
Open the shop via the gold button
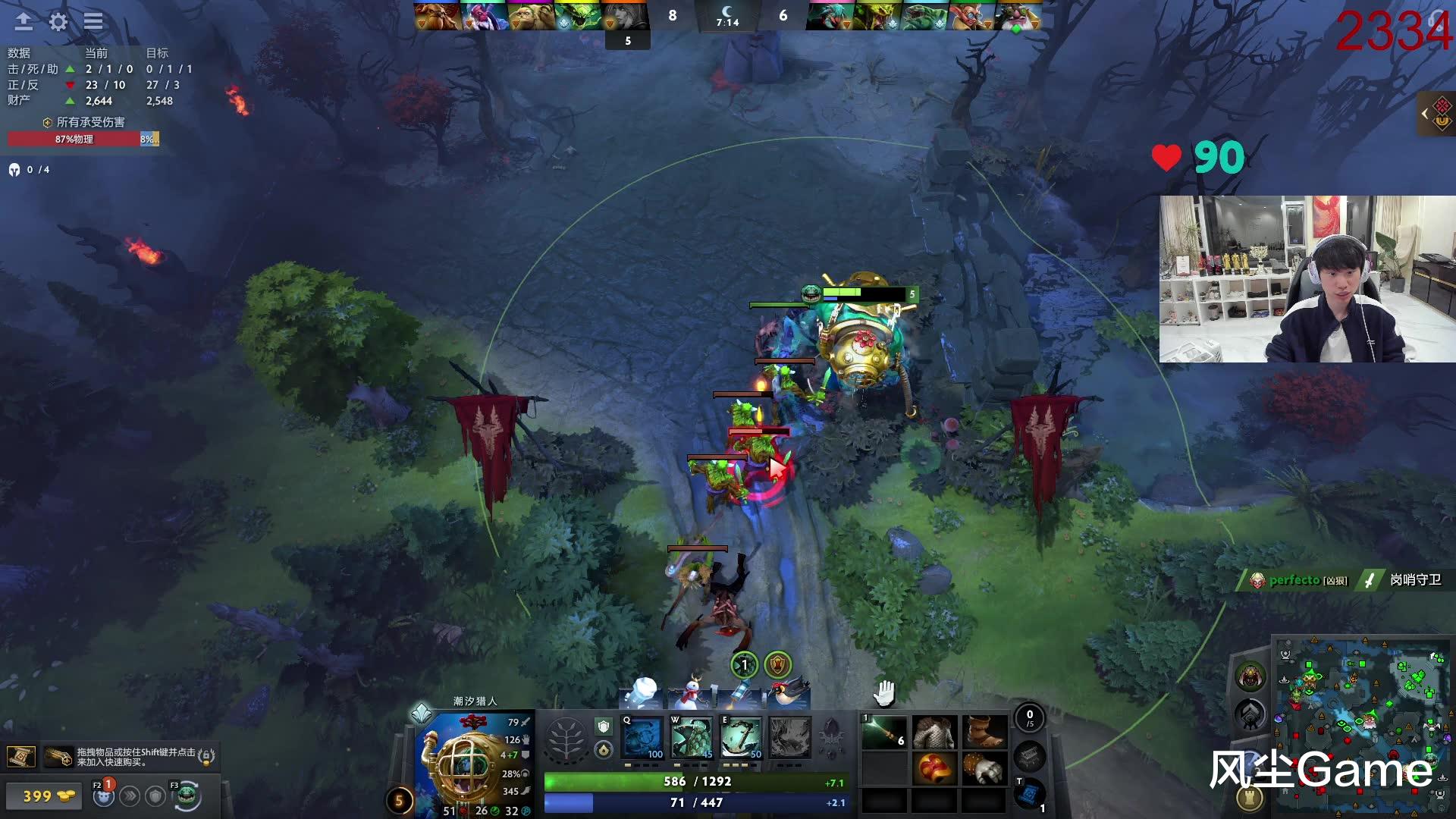click(49, 796)
